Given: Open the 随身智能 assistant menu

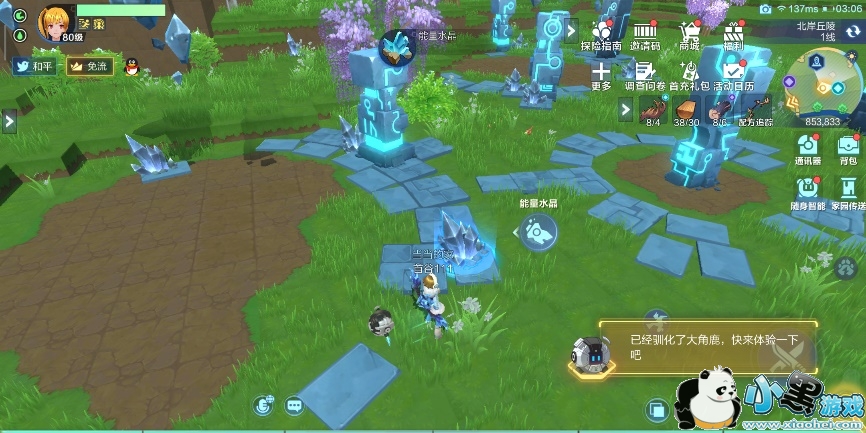Looking at the screenshot, I should pos(809,190).
